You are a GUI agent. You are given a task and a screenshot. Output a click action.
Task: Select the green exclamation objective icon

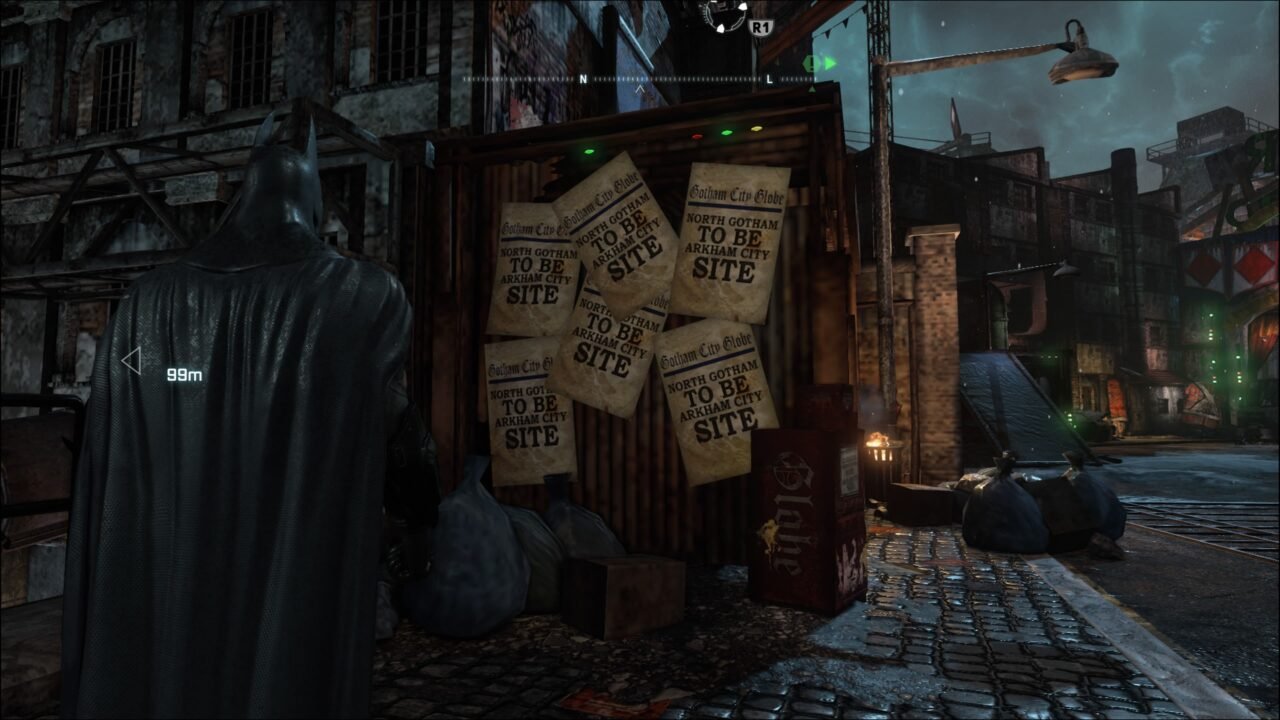[x=810, y=63]
